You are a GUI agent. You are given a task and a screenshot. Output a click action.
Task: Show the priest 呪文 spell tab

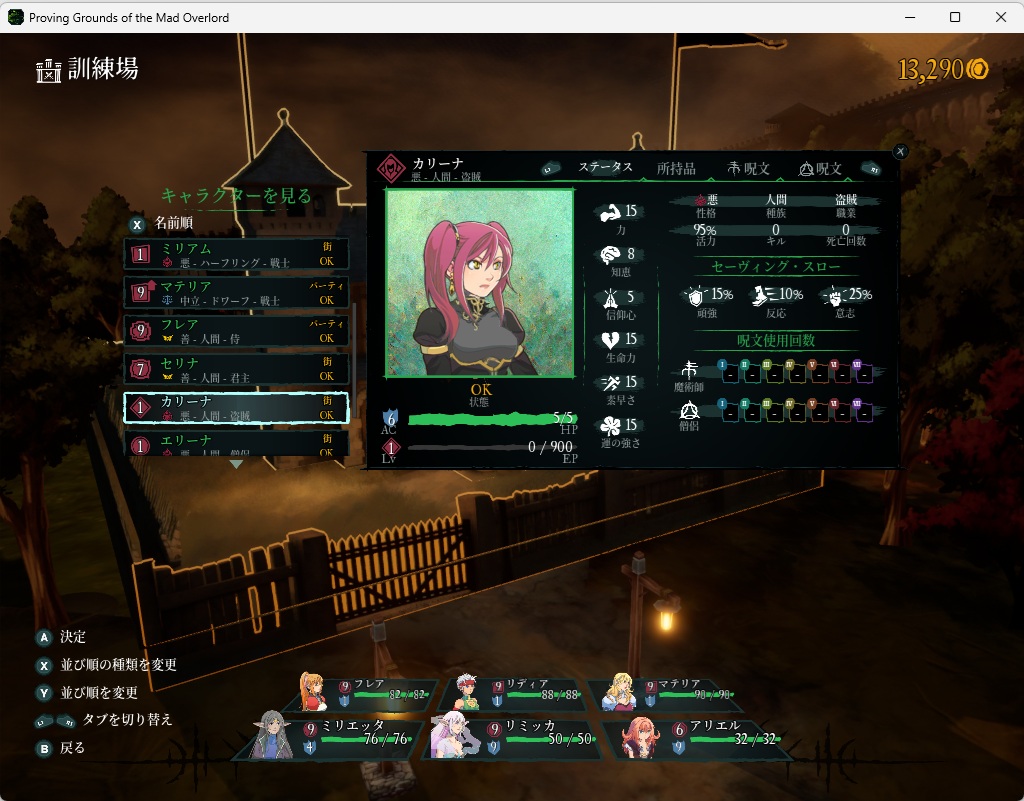821,168
